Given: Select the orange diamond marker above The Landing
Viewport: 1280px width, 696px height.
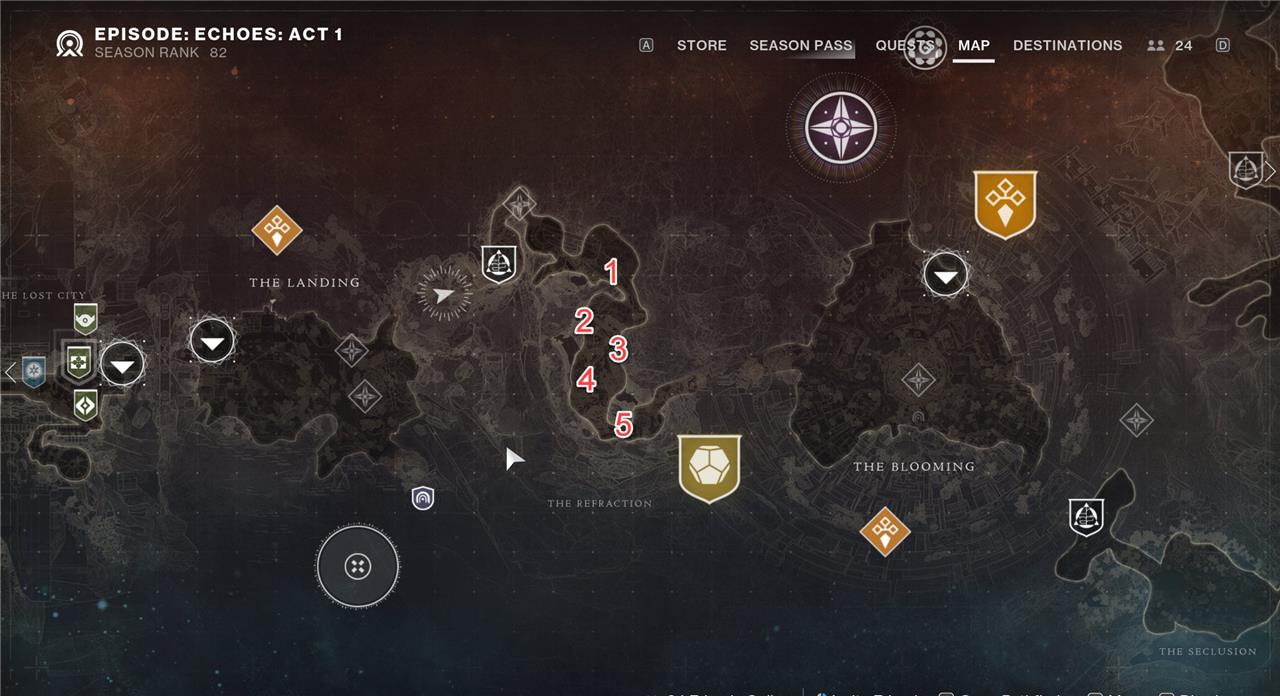Looking at the screenshot, I should click(277, 230).
